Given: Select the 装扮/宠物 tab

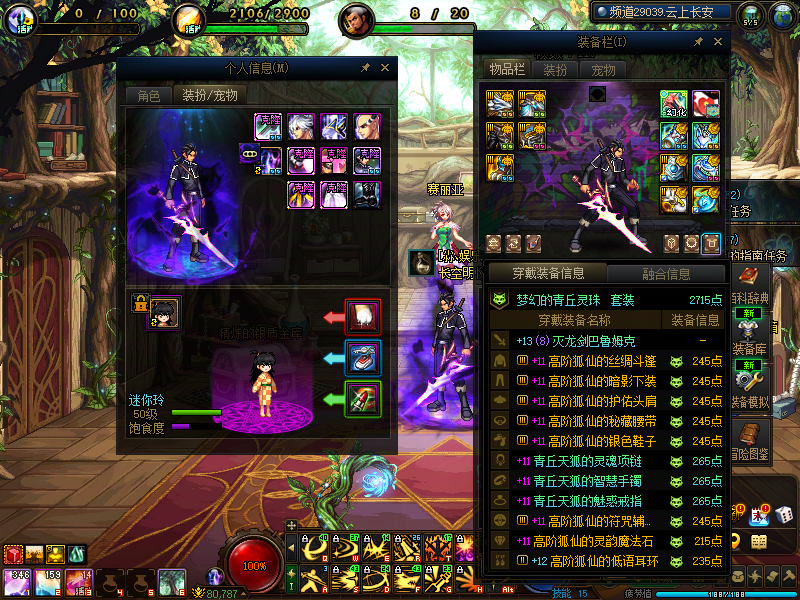Looking at the screenshot, I should coord(209,95).
